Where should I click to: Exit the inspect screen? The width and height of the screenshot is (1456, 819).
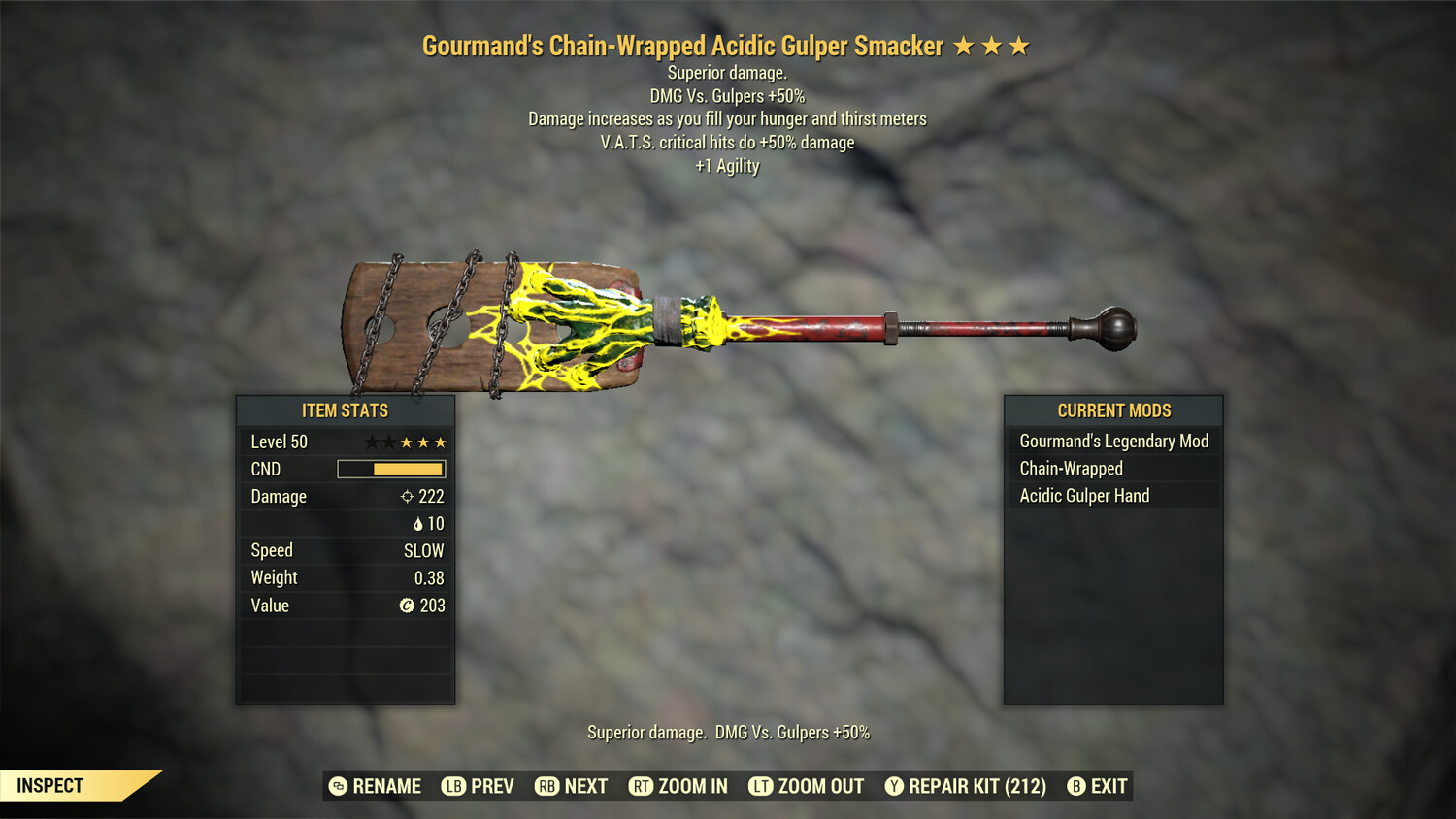coord(1098,786)
